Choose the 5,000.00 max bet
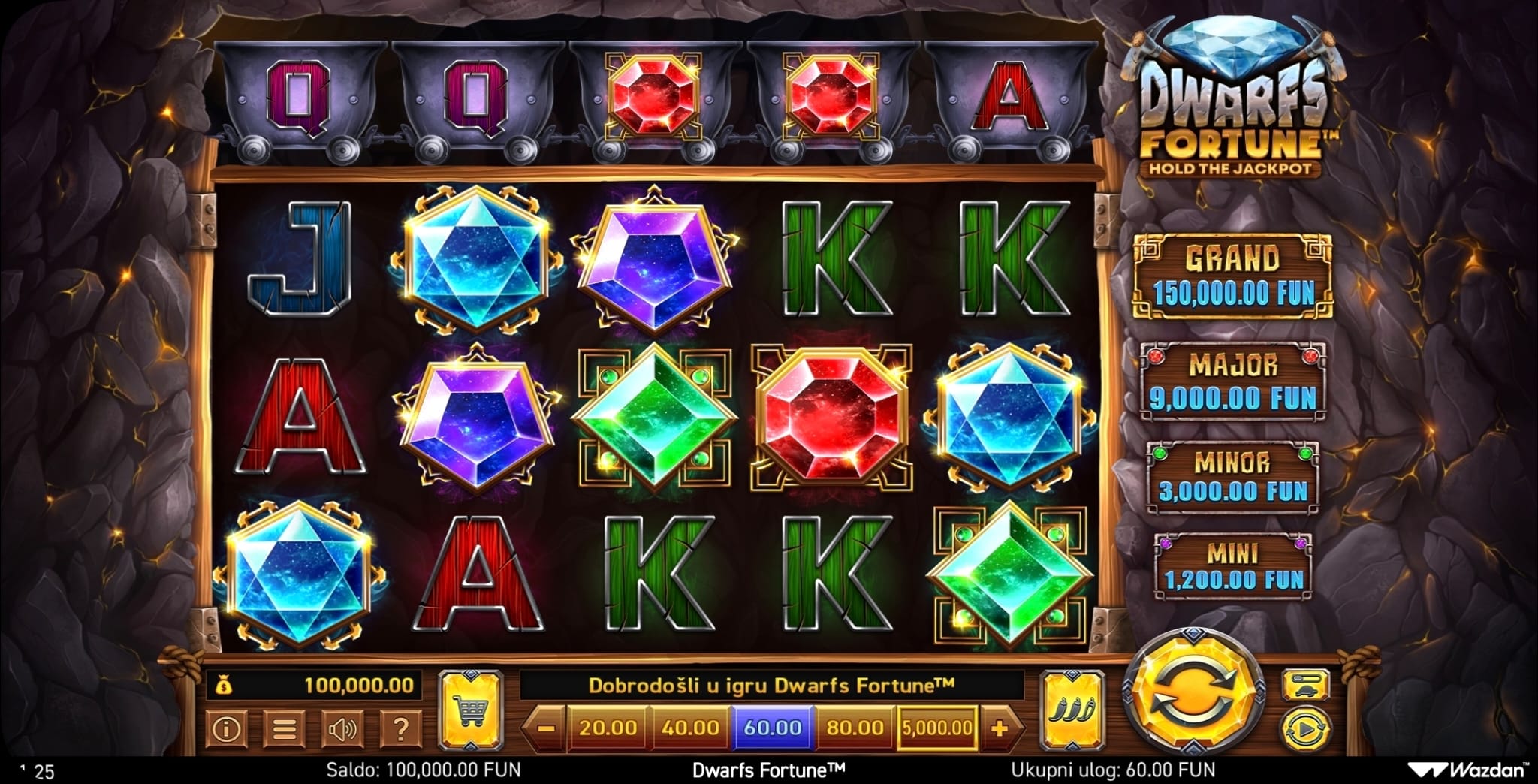This screenshot has width=1538, height=784. 936,728
